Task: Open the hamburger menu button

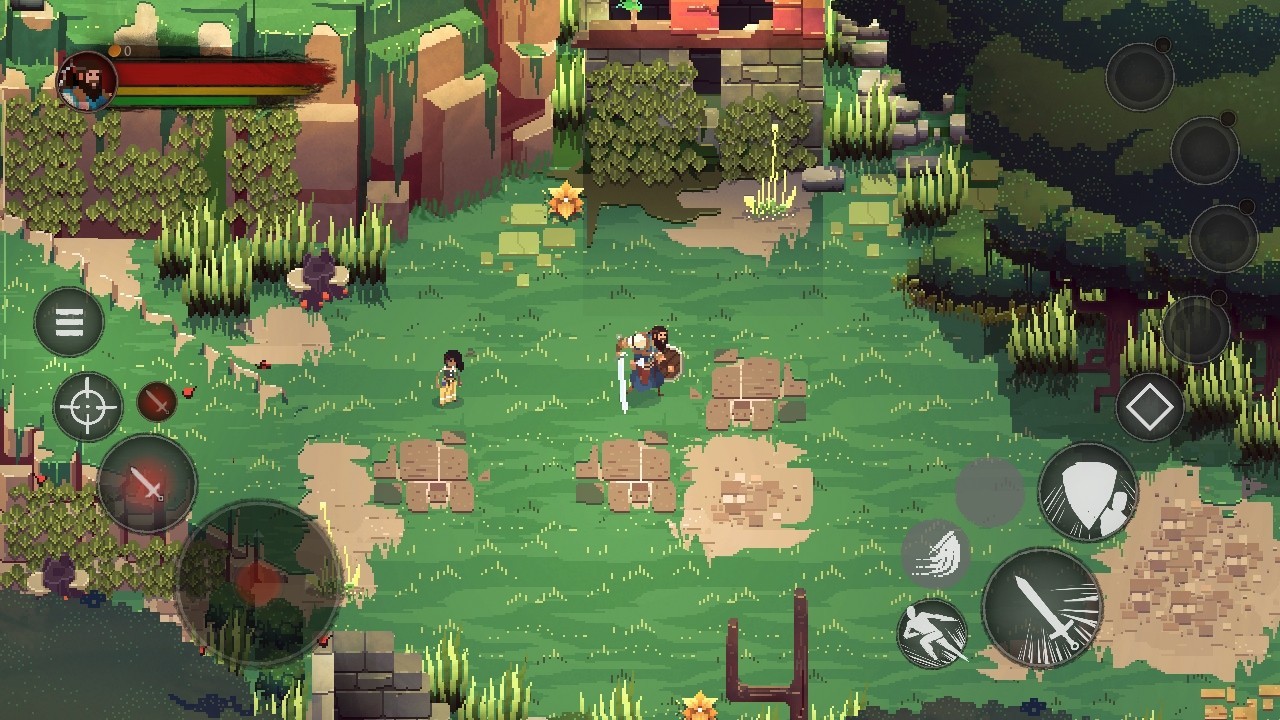Action: click(x=69, y=322)
